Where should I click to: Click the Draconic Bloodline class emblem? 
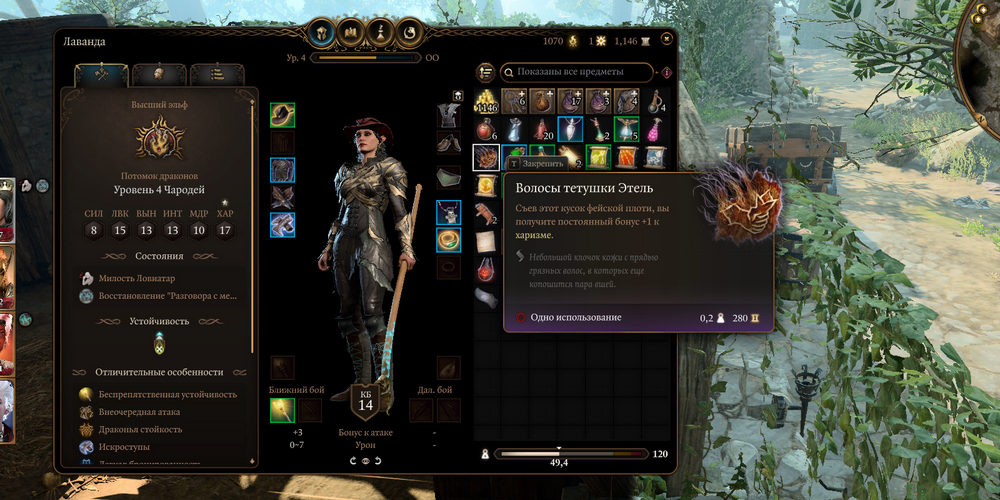tap(160, 138)
